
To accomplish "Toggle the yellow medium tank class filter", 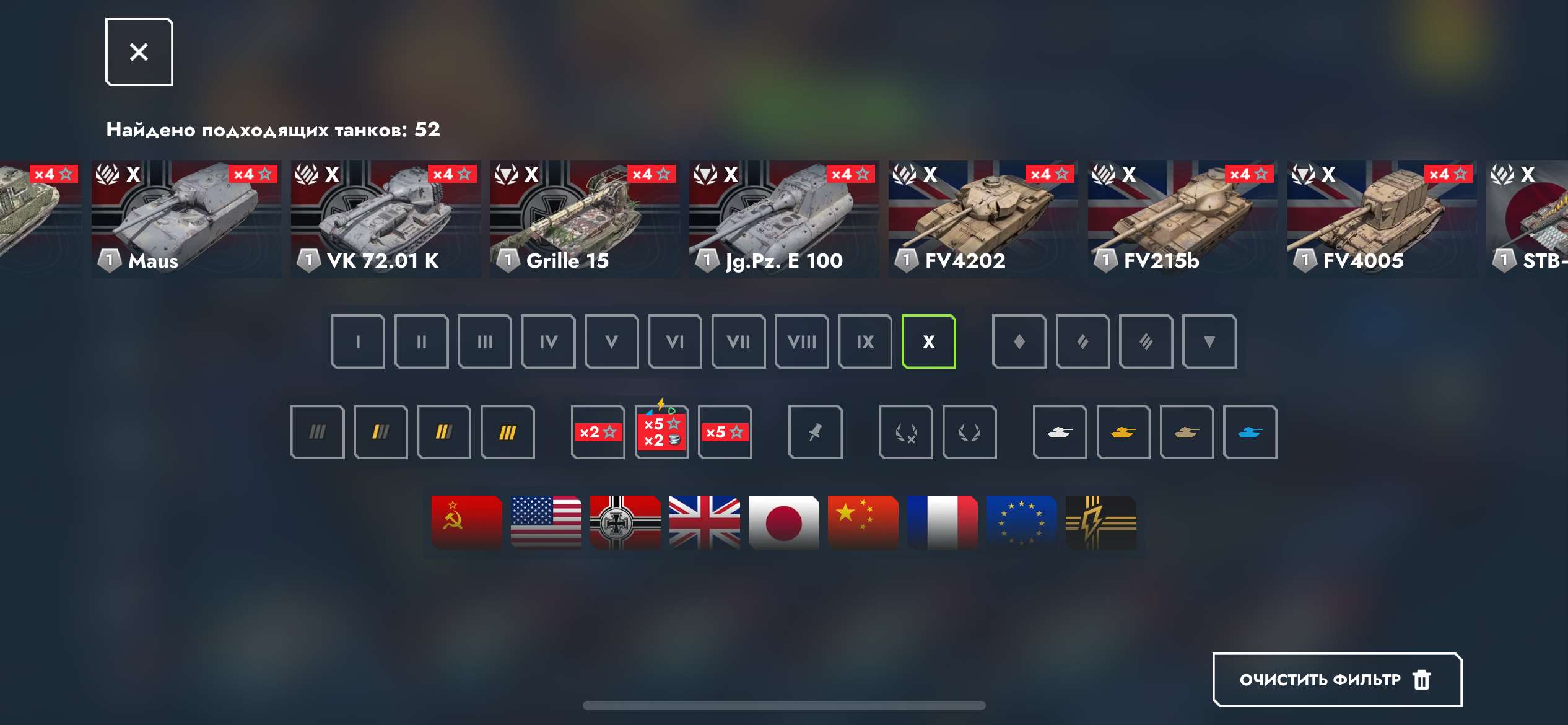I will [1123, 432].
